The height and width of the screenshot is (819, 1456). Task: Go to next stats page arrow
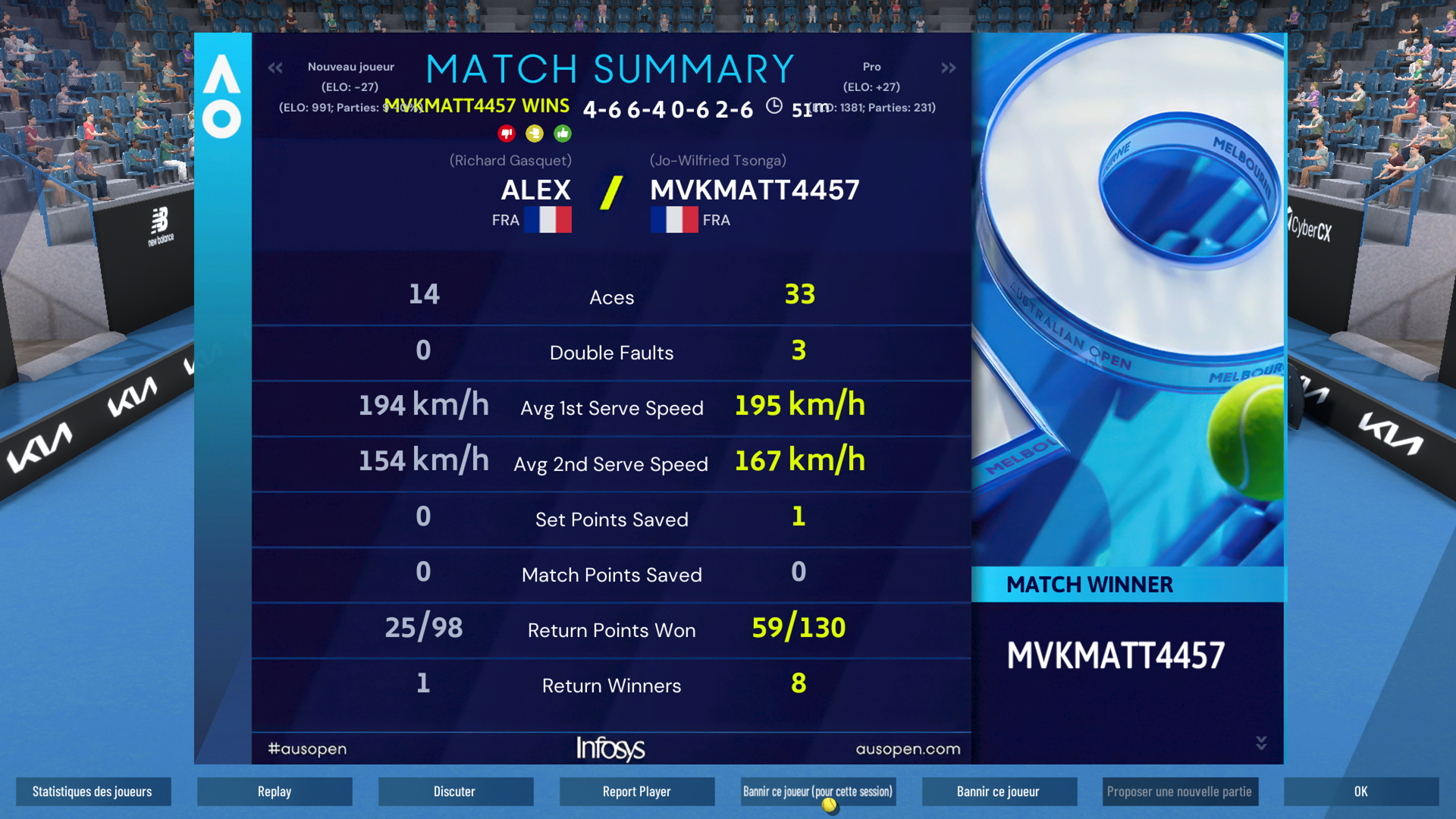949,68
